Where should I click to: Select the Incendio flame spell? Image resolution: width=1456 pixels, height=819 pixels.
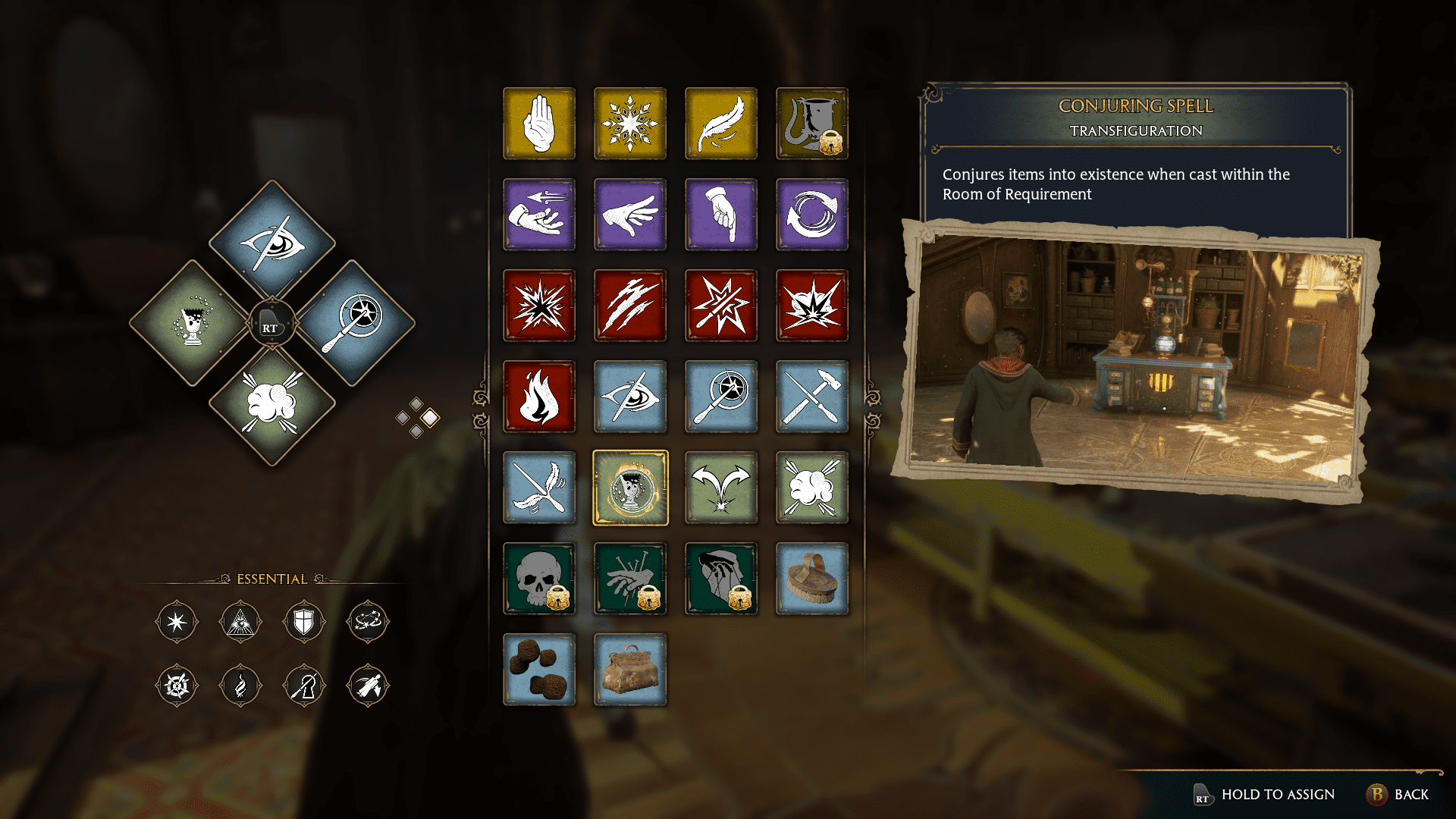coord(539,397)
